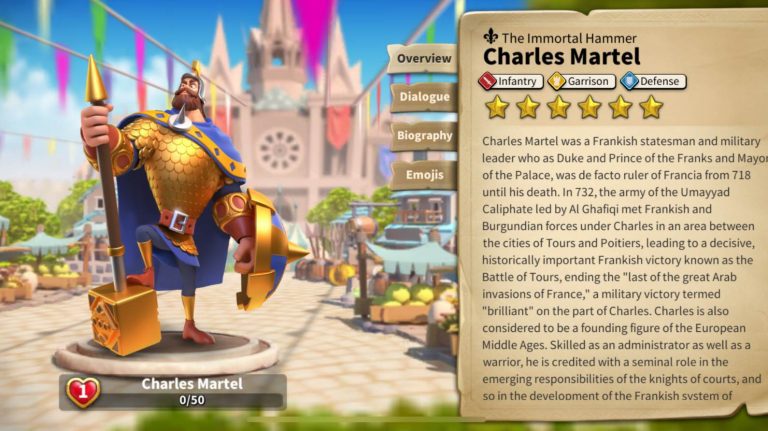Screen dimensions: 768x431
Task: Click the Garrison trait tag
Action: (580, 82)
